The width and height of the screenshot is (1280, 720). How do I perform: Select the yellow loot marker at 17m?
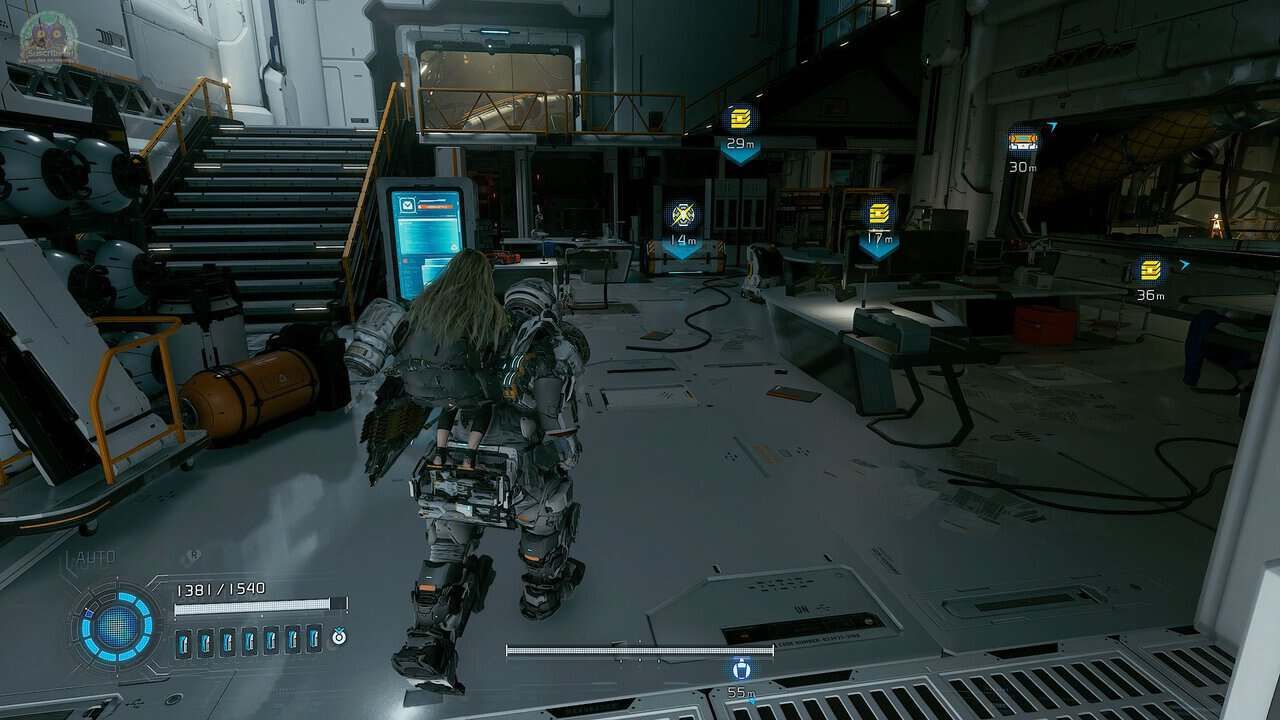(x=879, y=213)
